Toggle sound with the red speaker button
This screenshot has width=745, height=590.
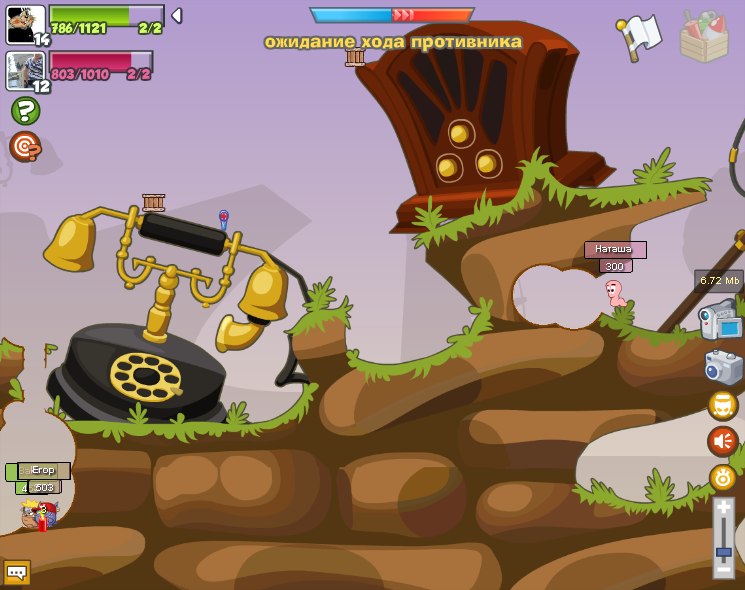(723, 441)
